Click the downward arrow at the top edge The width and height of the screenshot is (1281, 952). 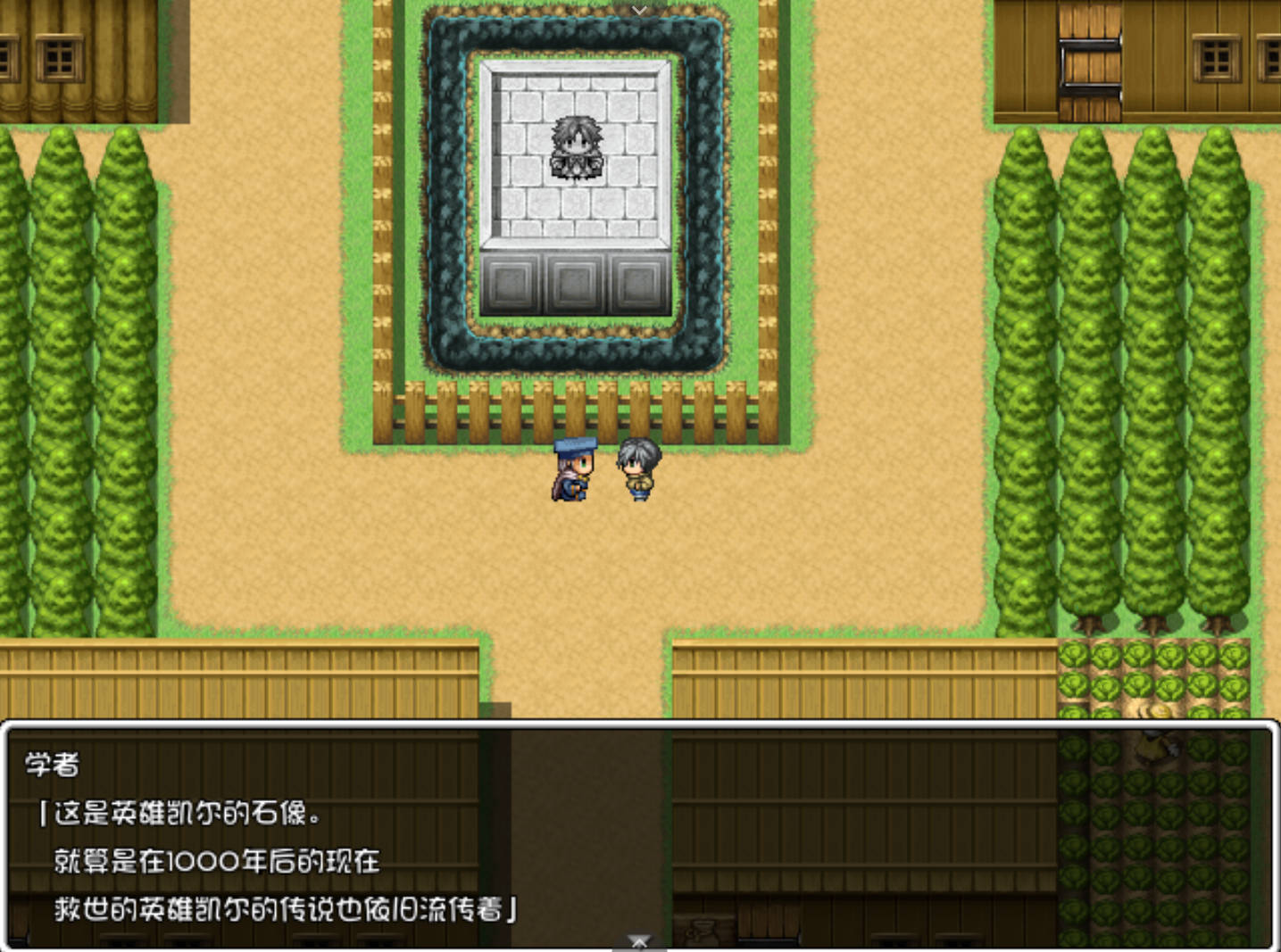tap(639, 11)
